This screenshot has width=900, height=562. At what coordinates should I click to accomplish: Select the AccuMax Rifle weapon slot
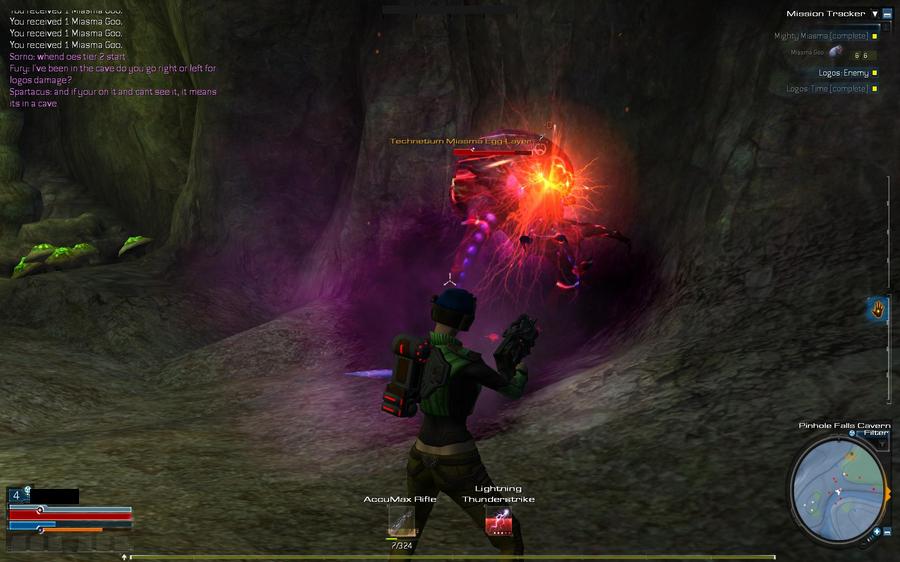(401, 521)
